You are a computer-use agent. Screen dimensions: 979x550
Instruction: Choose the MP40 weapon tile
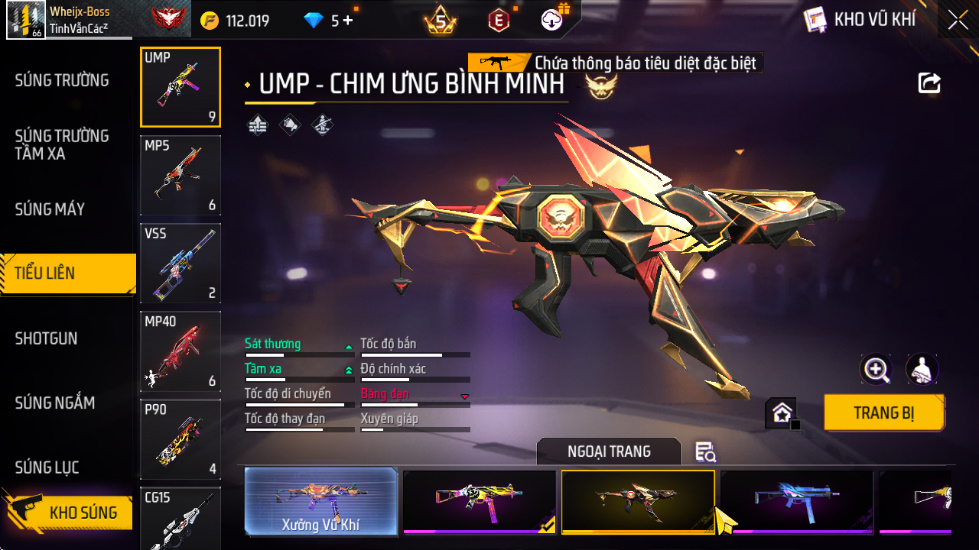(180, 351)
